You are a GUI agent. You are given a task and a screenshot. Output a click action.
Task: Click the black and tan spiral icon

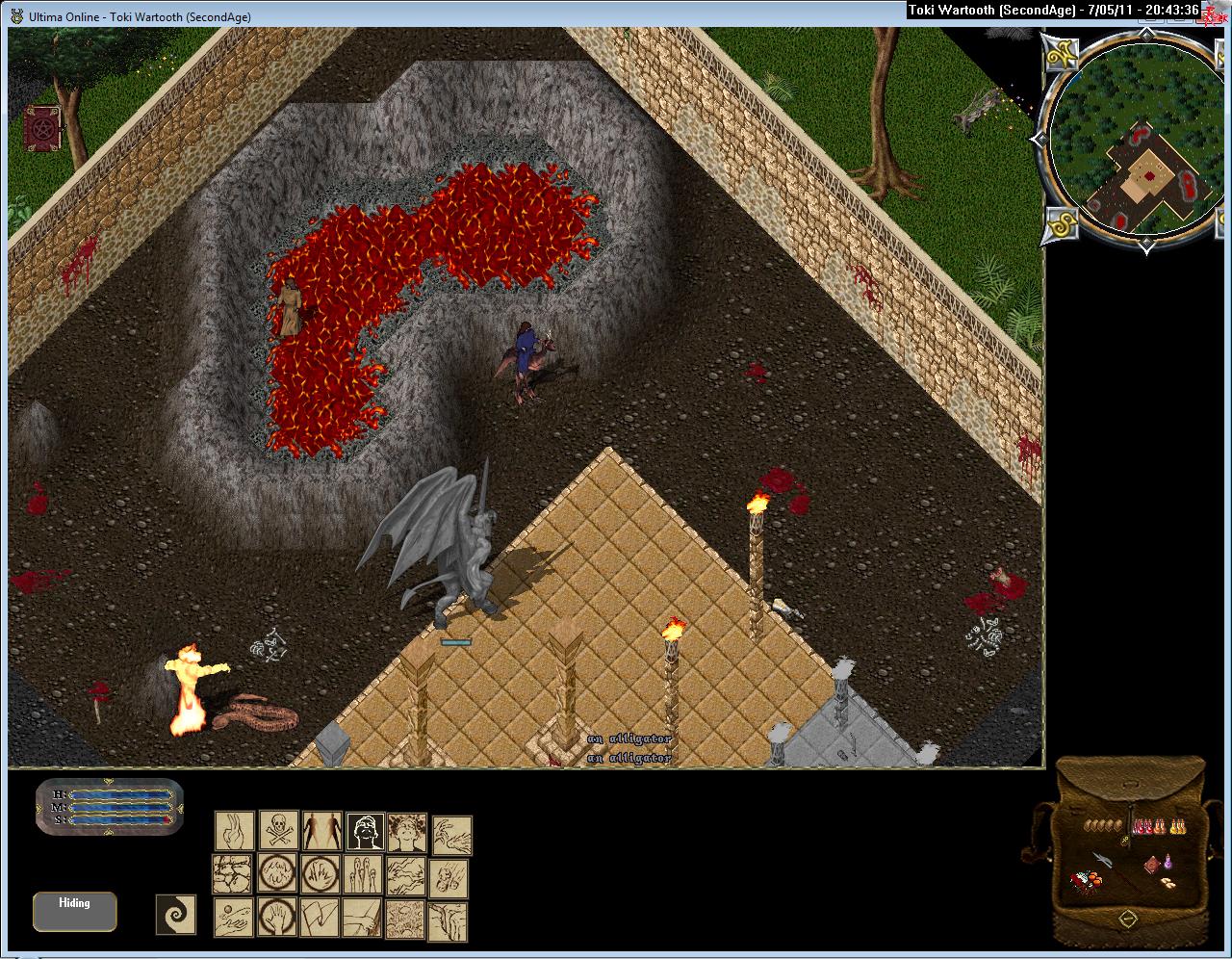click(176, 914)
